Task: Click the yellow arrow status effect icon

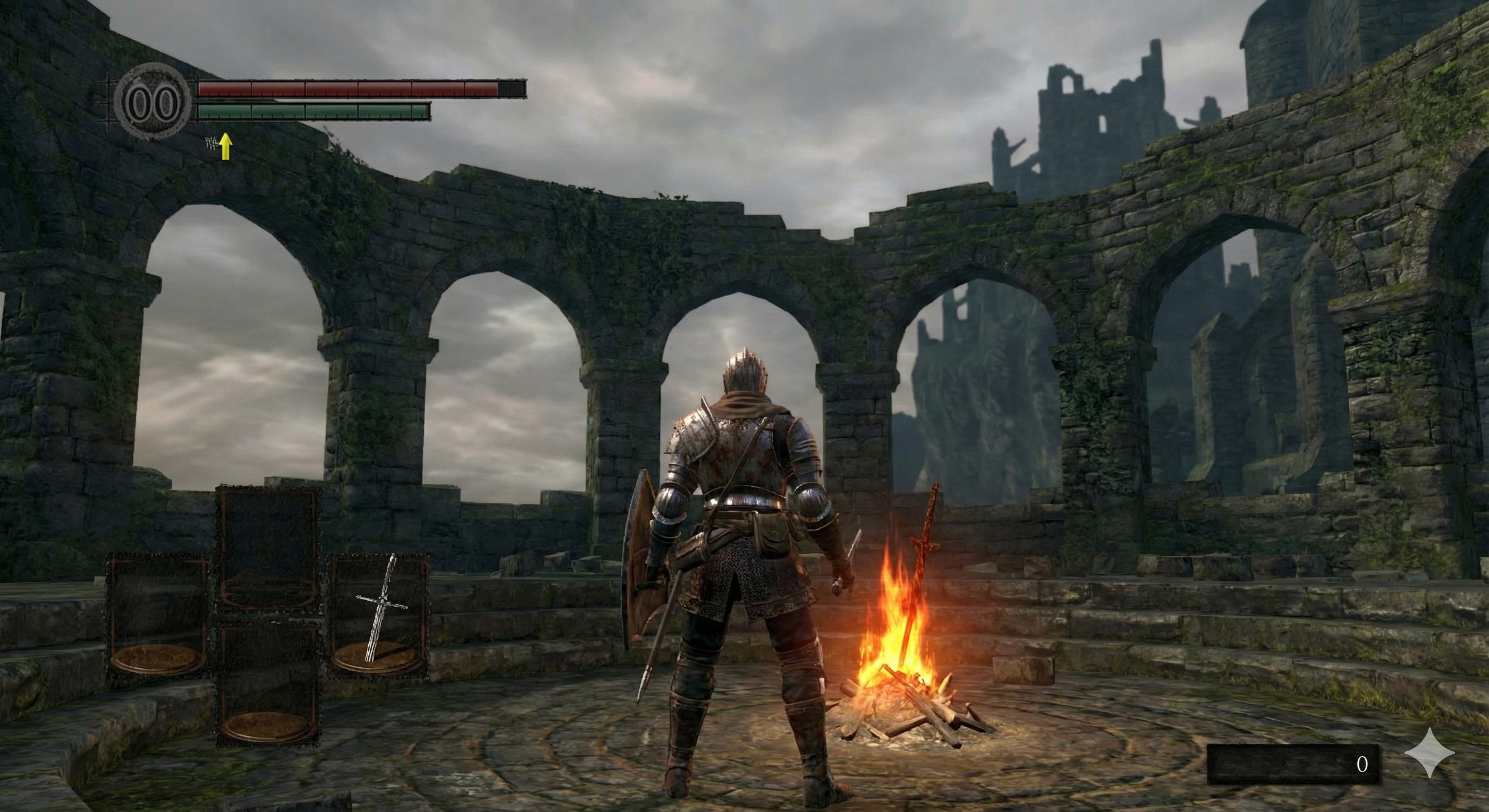Action: pyautogui.click(x=225, y=146)
